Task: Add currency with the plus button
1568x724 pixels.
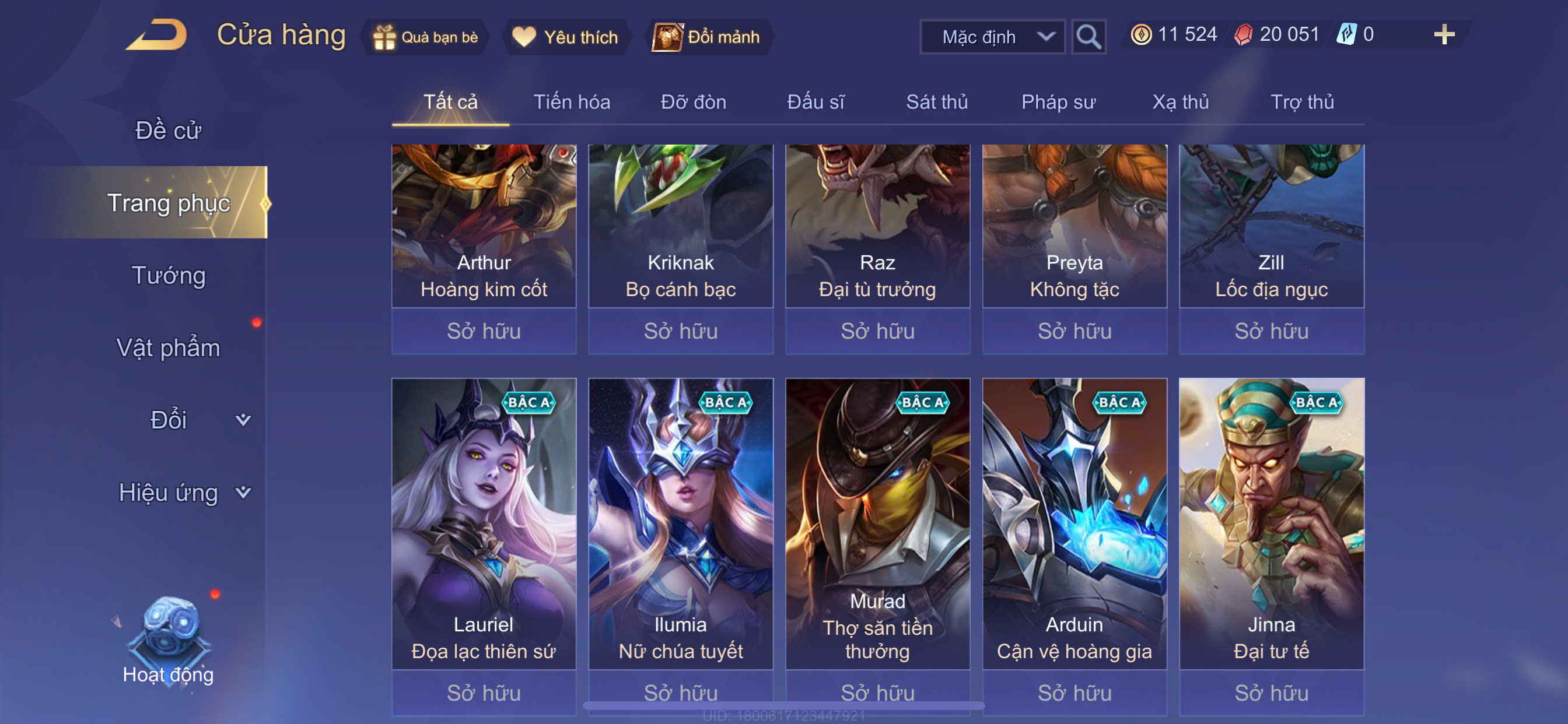Action: (x=1443, y=34)
